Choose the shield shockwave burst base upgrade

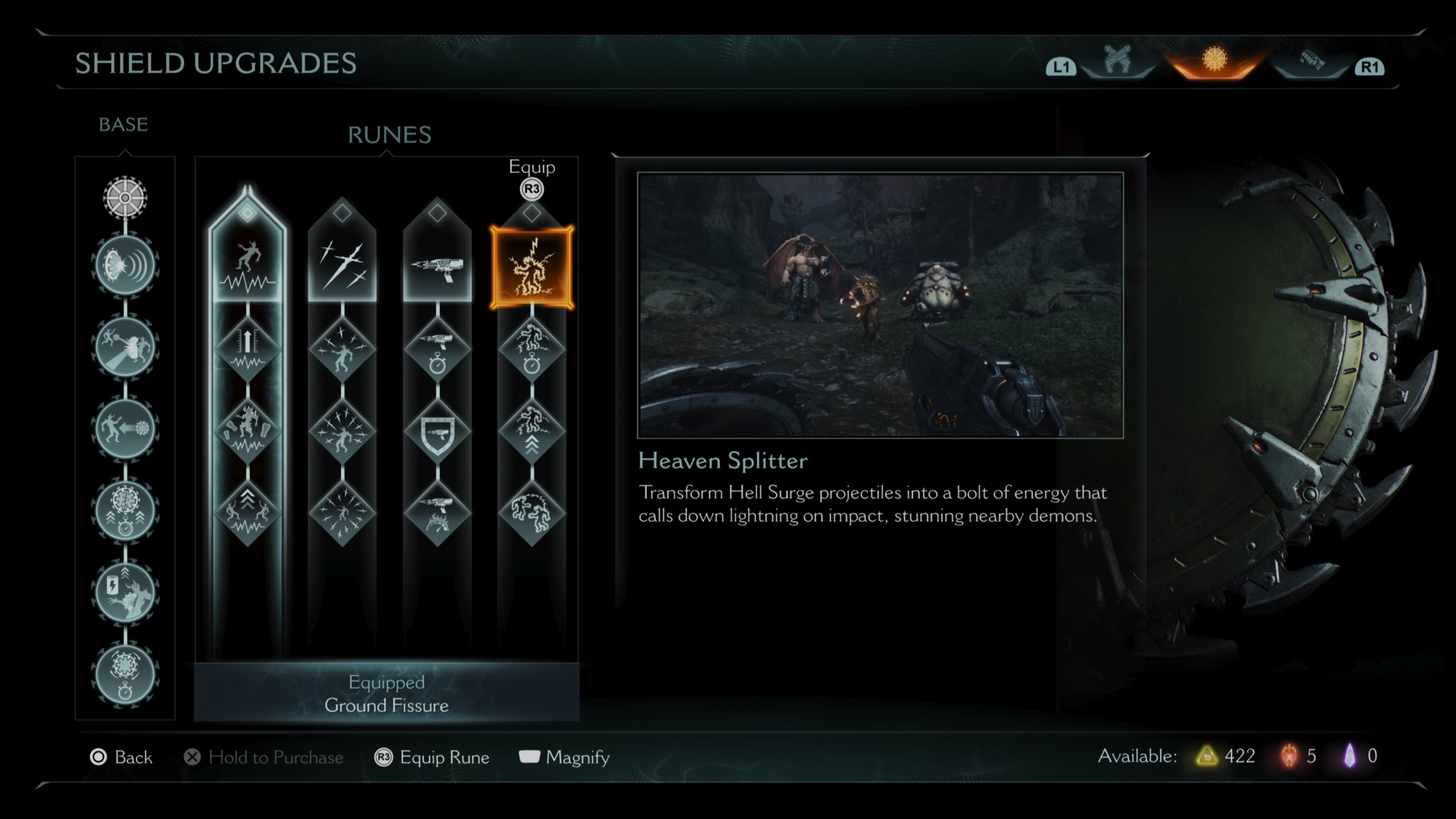[x=125, y=266]
